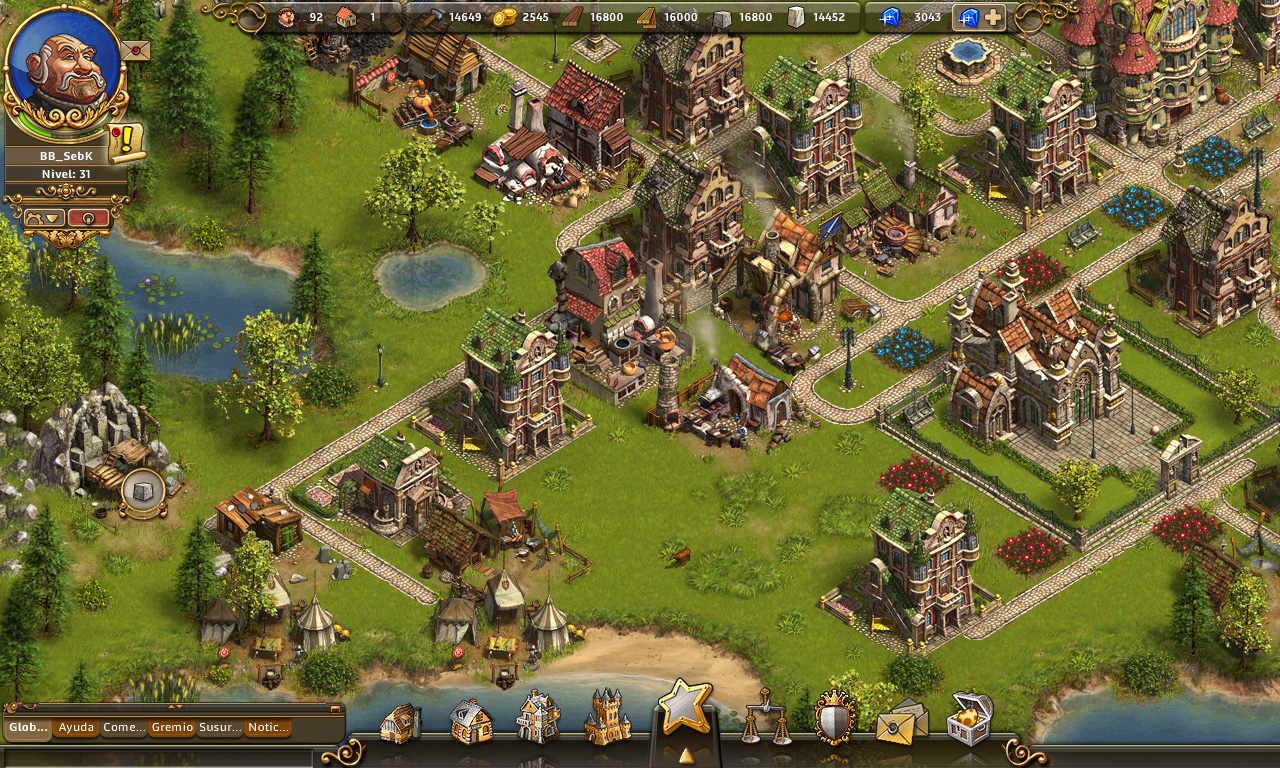Click the red power logout button
The image size is (1280, 768).
coord(88,218)
